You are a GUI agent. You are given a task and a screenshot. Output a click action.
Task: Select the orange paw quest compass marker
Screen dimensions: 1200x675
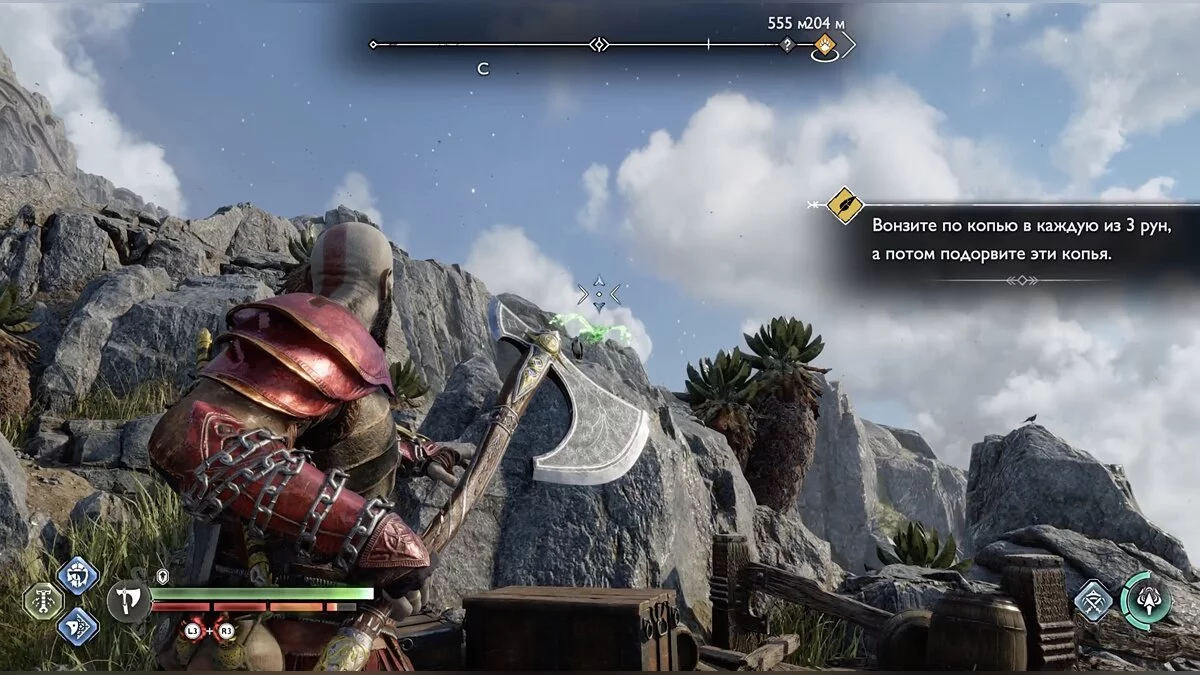(x=825, y=44)
